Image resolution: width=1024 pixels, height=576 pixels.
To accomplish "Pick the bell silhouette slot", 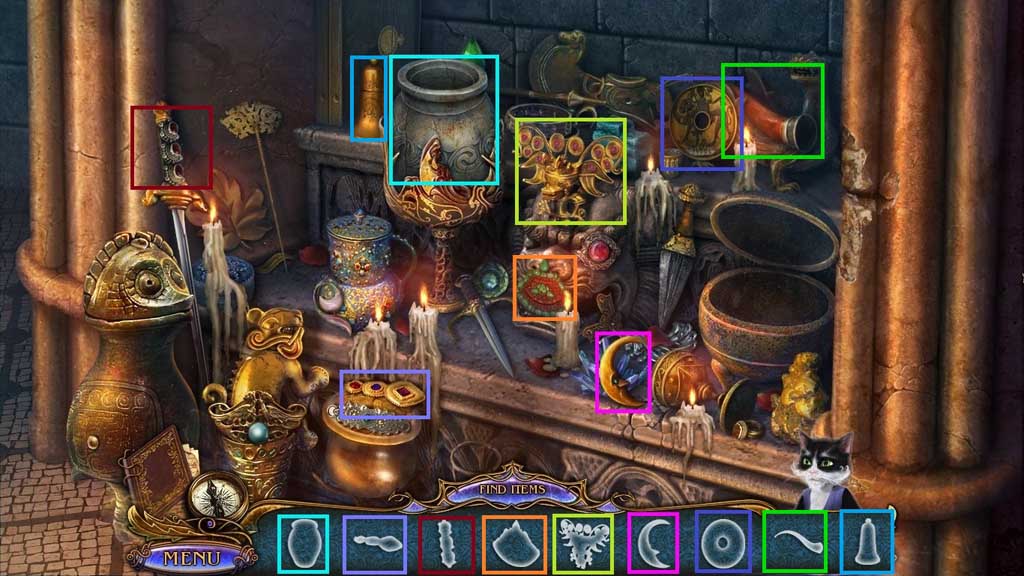I will pos(866,541).
